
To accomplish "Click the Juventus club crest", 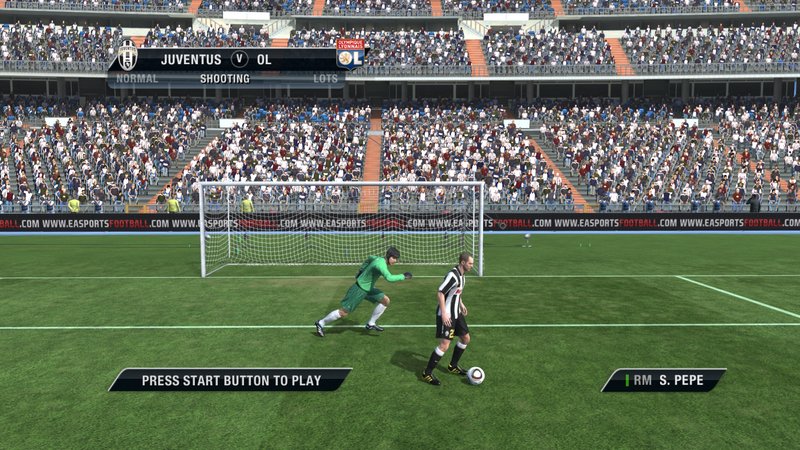I will point(127,57).
